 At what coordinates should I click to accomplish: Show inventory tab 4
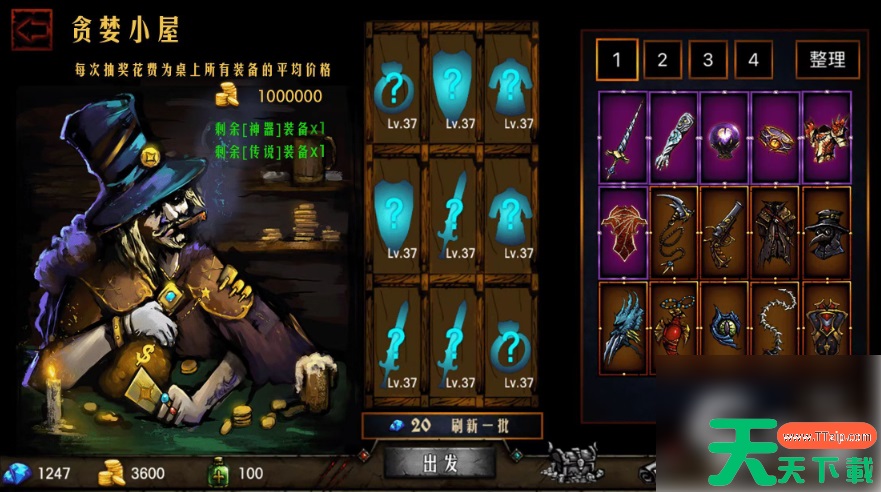(x=753, y=60)
